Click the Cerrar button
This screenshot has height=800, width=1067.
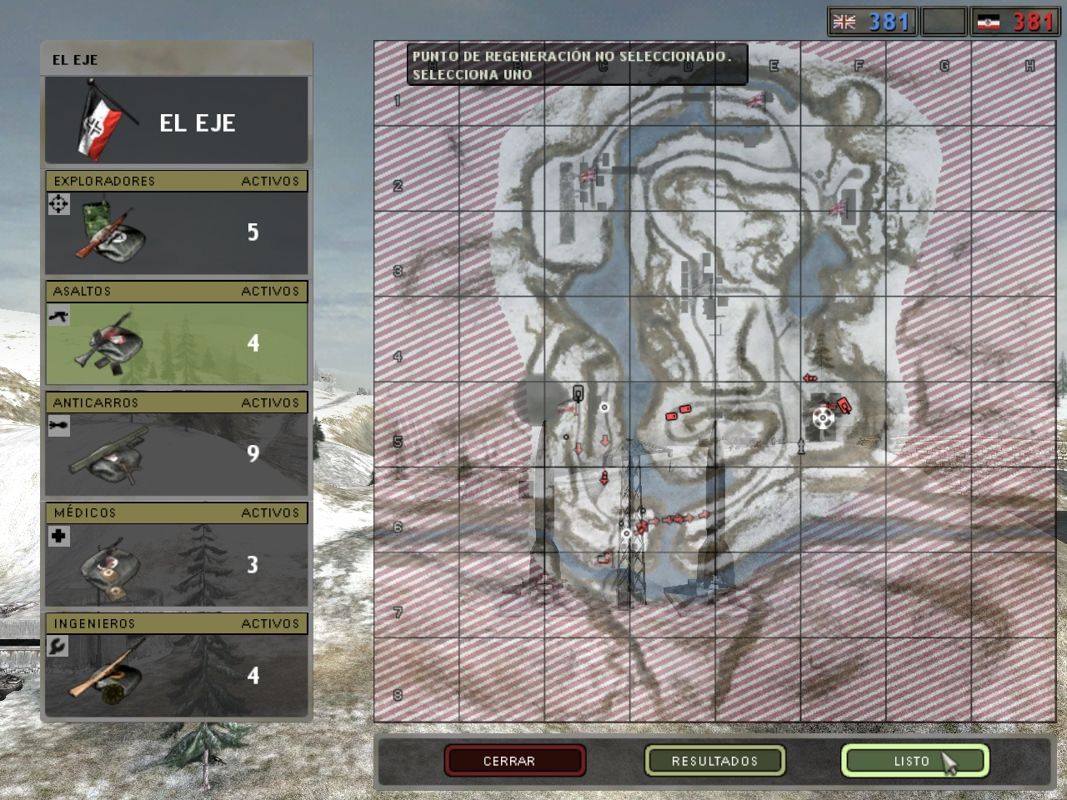tap(515, 761)
